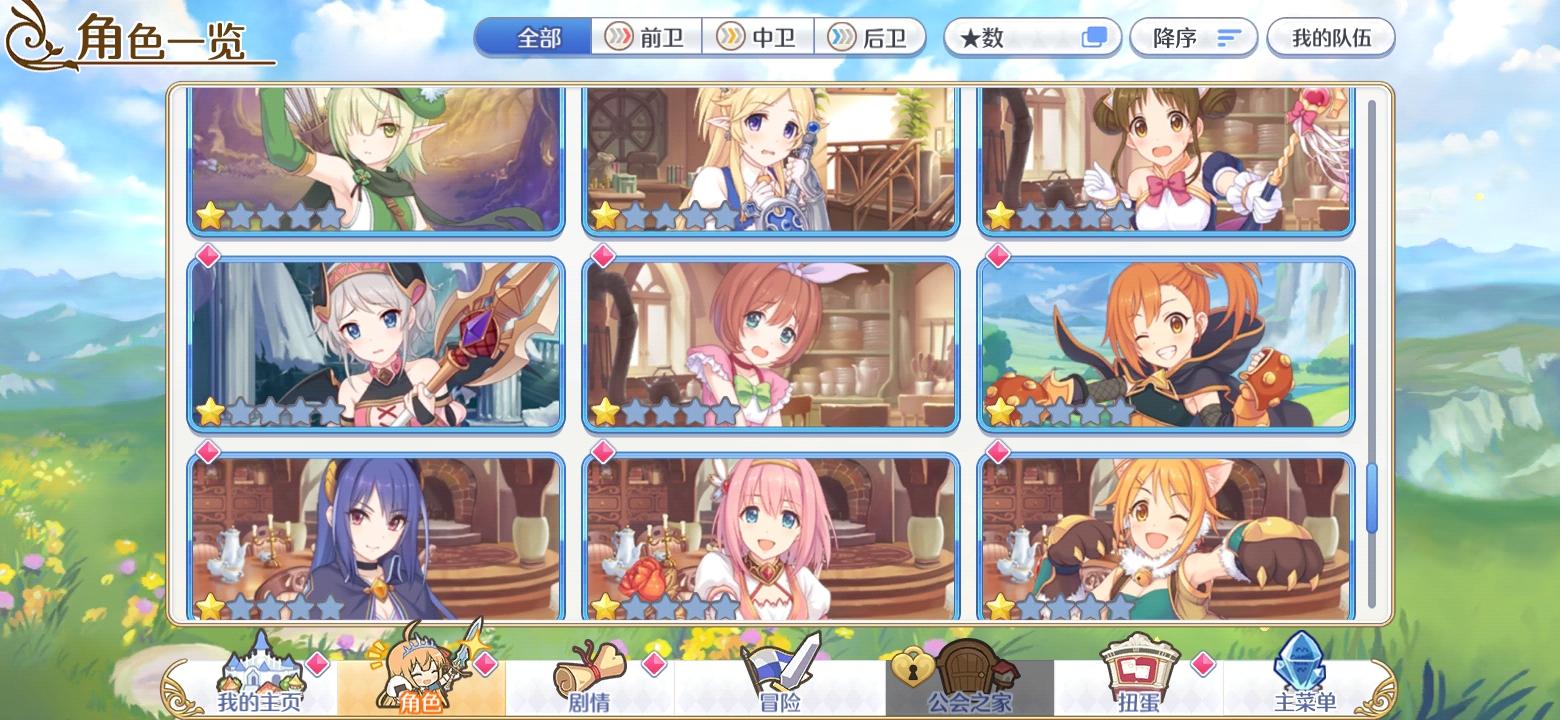Screen dimensions: 1560x720
Task: Open the 我的队伍 my teams button
Action: pos(1331,37)
